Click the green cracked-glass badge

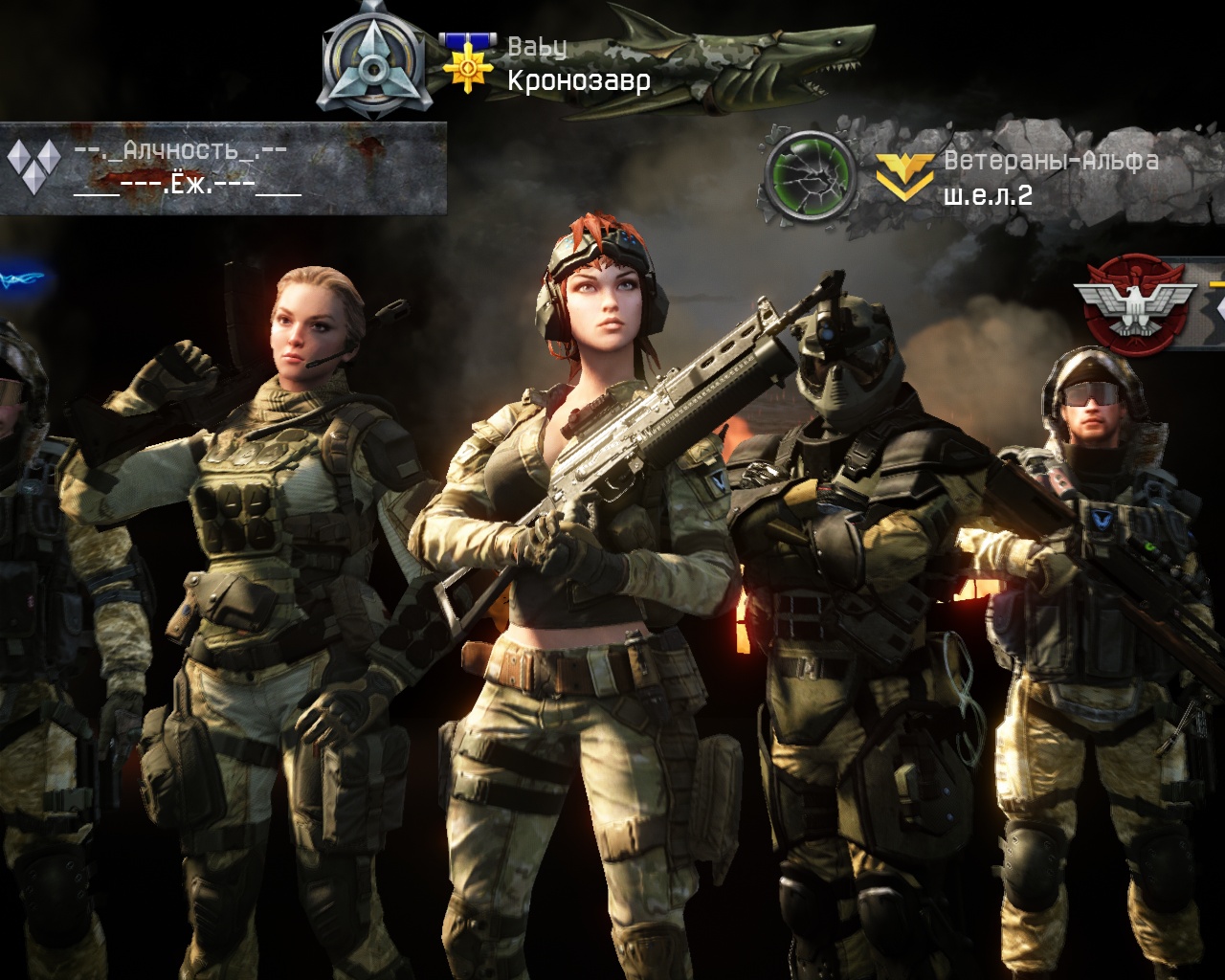(811, 178)
